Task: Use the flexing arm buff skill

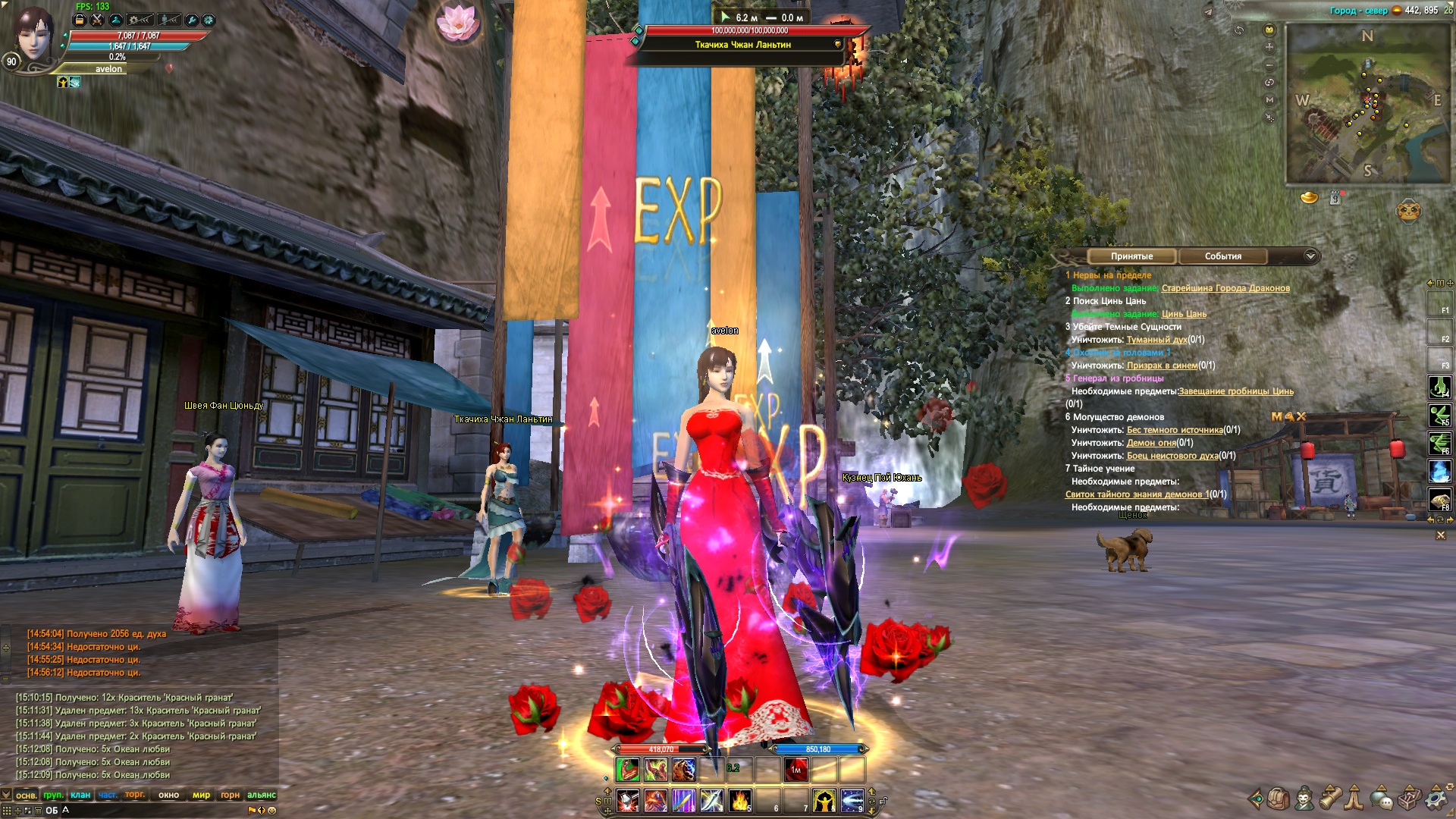Action: (x=627, y=770)
